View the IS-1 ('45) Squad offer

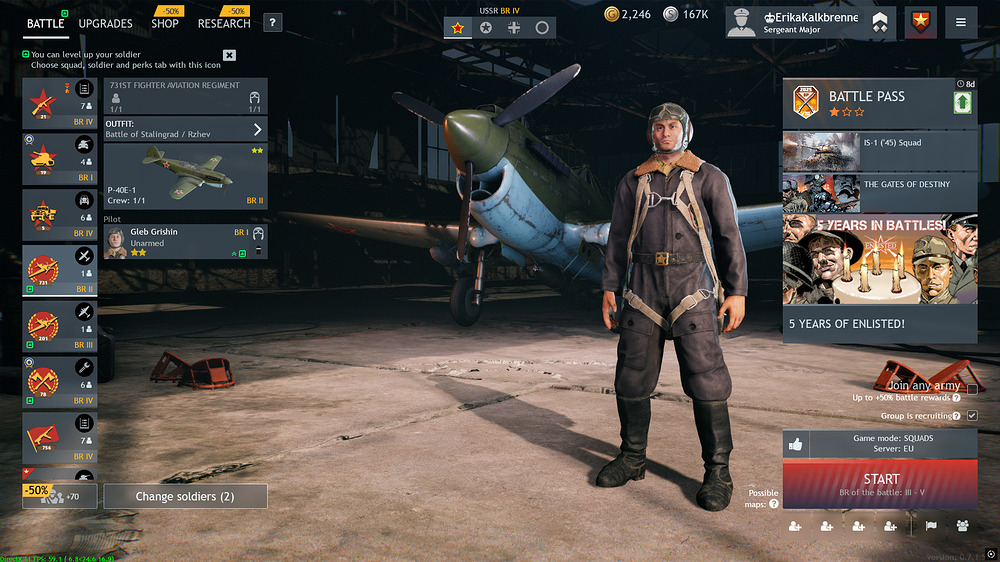879,151
